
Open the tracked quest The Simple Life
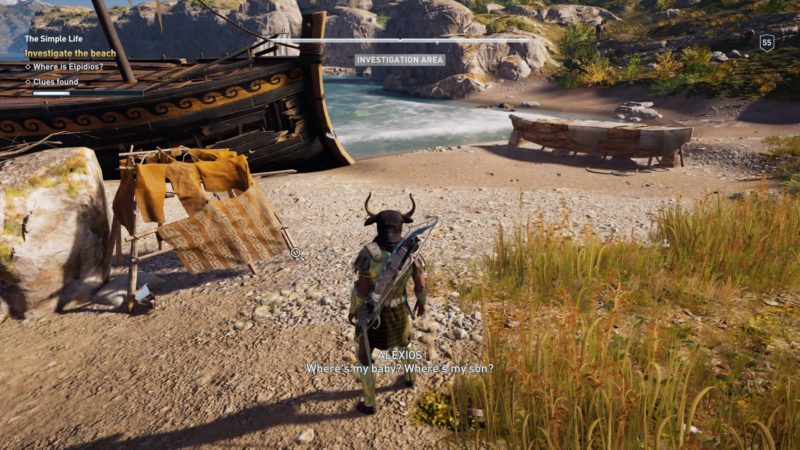click(x=59, y=39)
